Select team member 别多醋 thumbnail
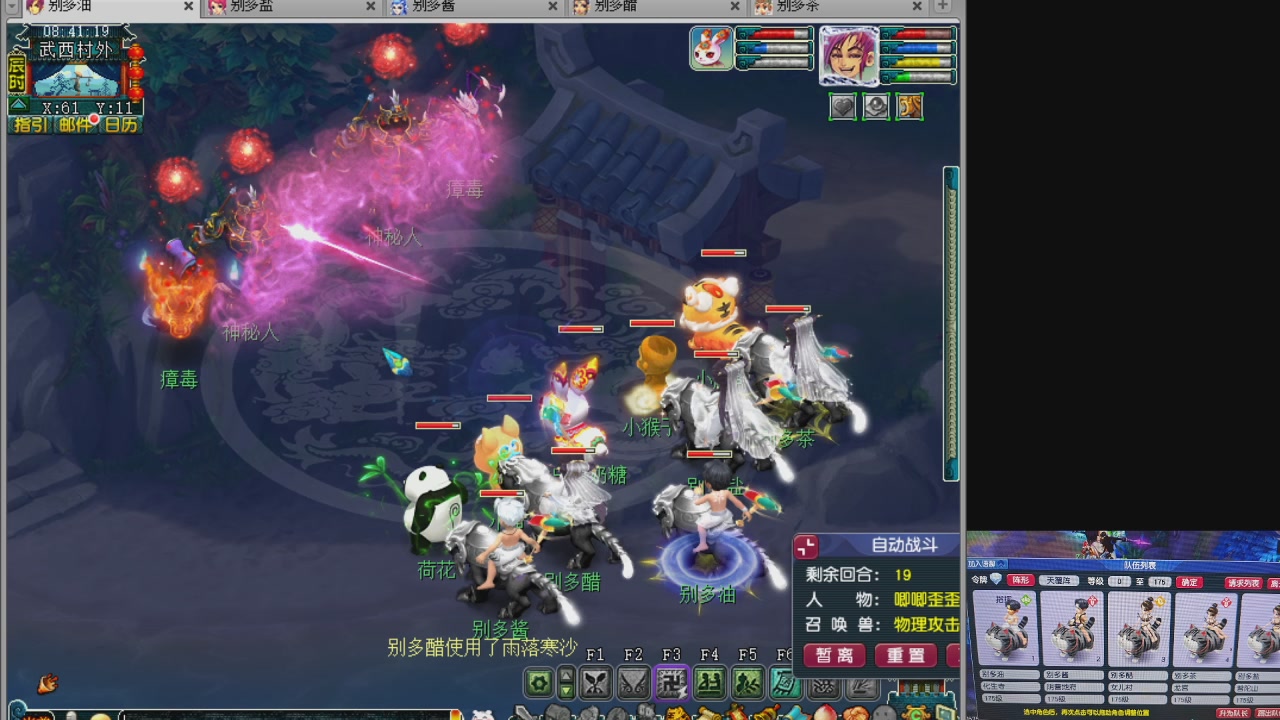The image size is (1280, 720). click(x=1139, y=630)
